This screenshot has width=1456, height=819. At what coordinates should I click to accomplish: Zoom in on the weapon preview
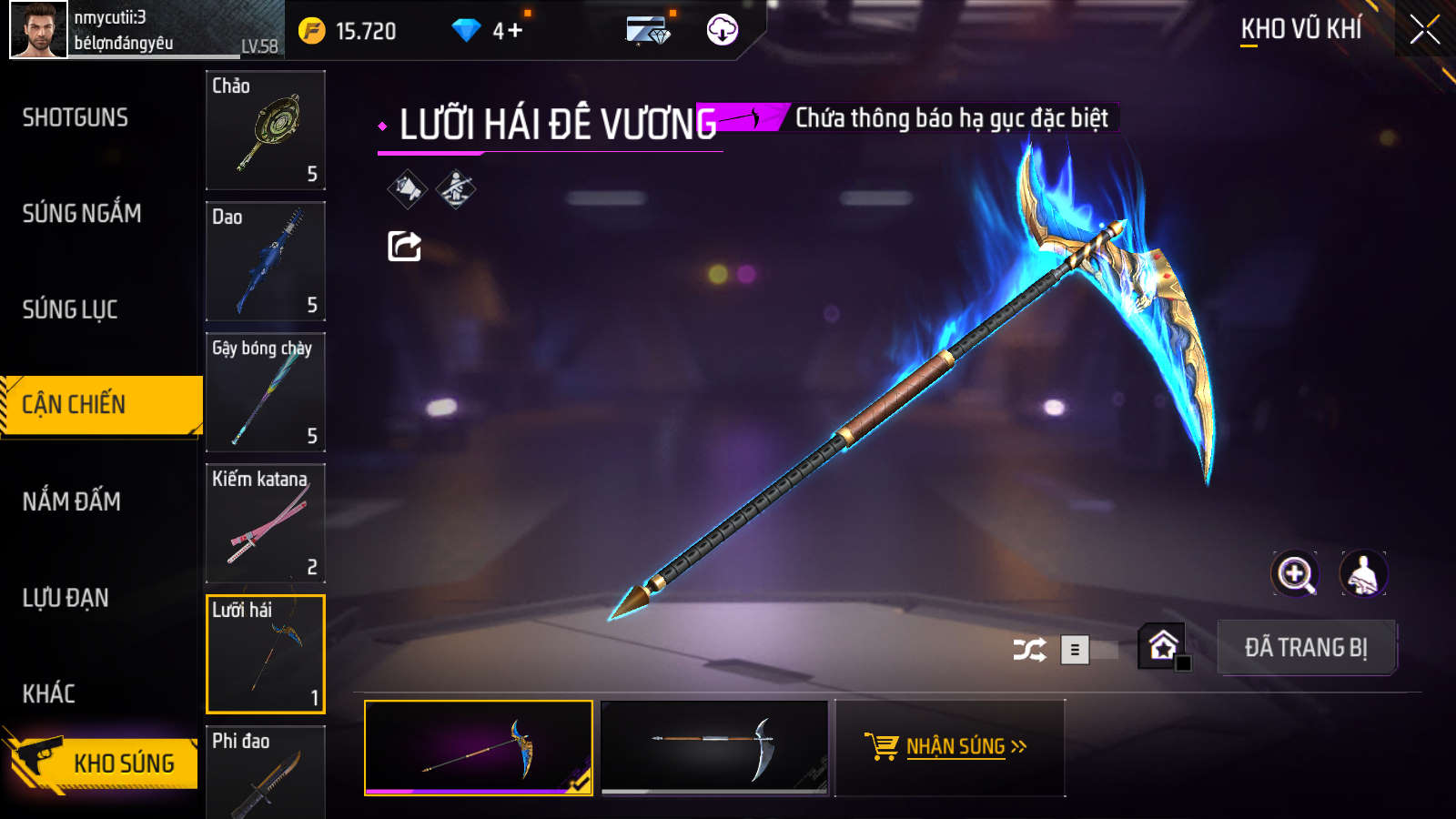[1294, 574]
